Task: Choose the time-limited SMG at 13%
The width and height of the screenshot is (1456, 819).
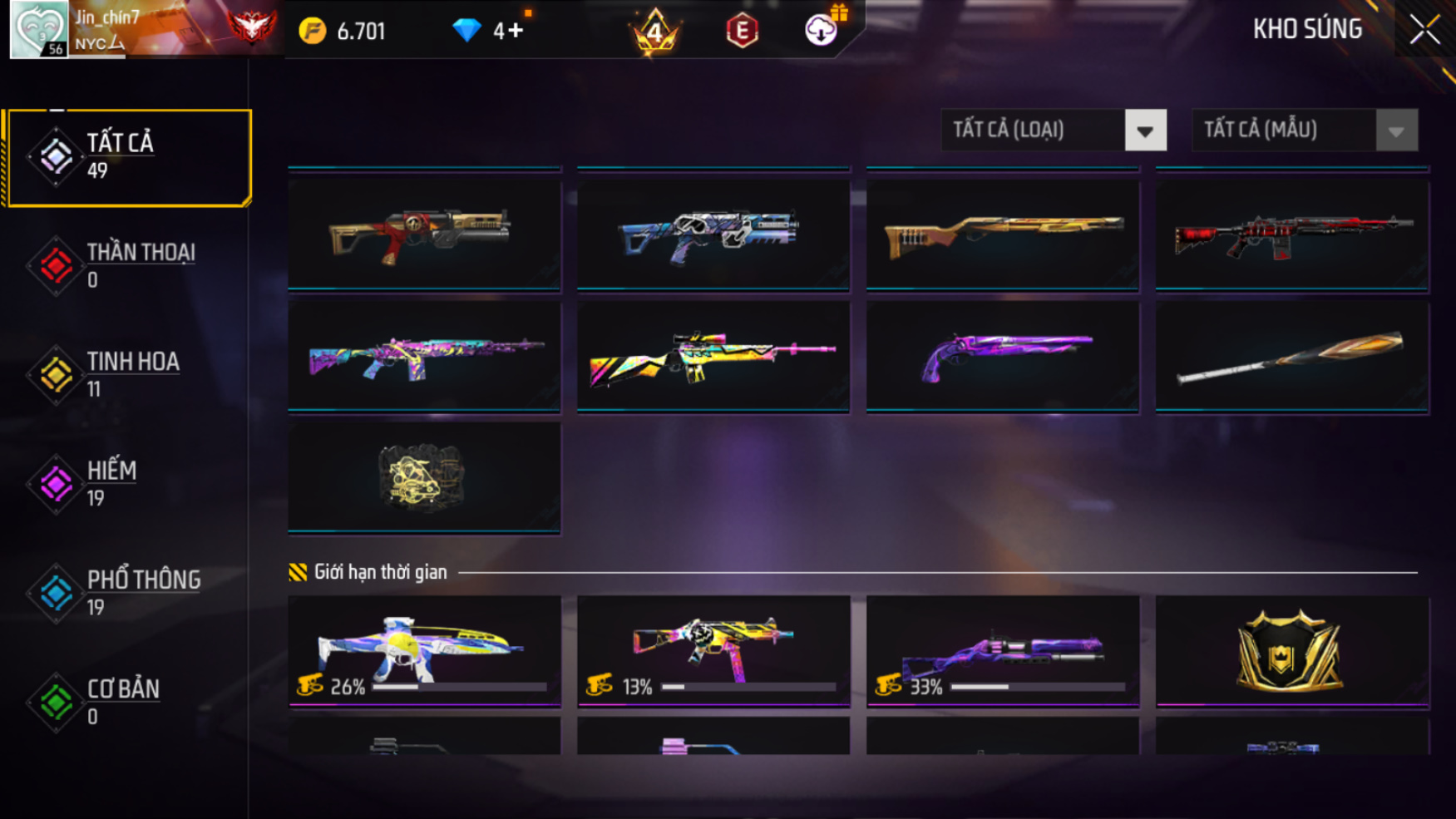Action: (713, 650)
